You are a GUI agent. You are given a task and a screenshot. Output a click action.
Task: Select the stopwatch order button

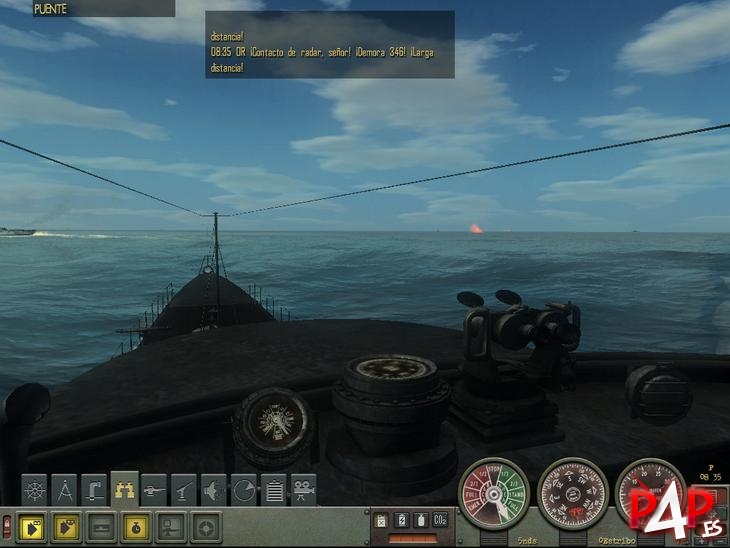(x=136, y=524)
